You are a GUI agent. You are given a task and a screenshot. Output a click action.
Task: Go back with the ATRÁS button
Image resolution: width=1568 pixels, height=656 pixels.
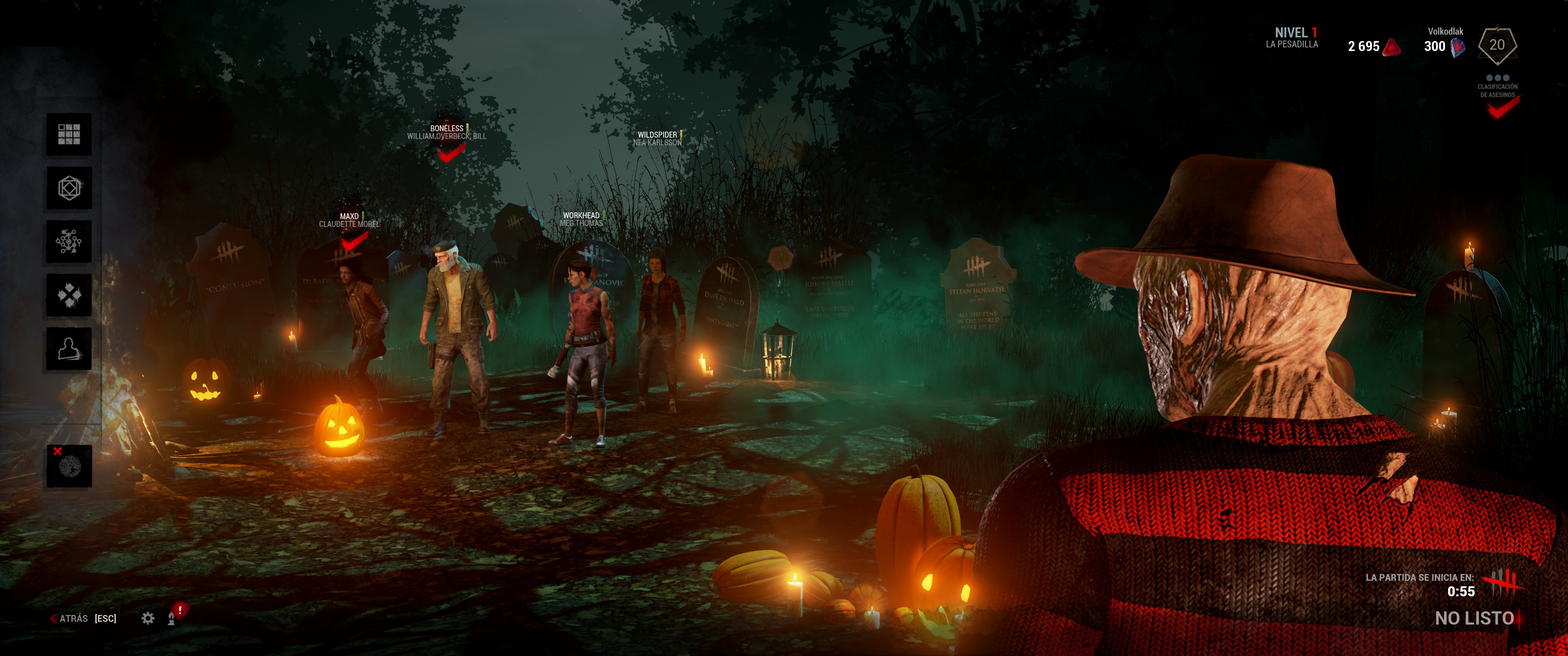point(74,618)
